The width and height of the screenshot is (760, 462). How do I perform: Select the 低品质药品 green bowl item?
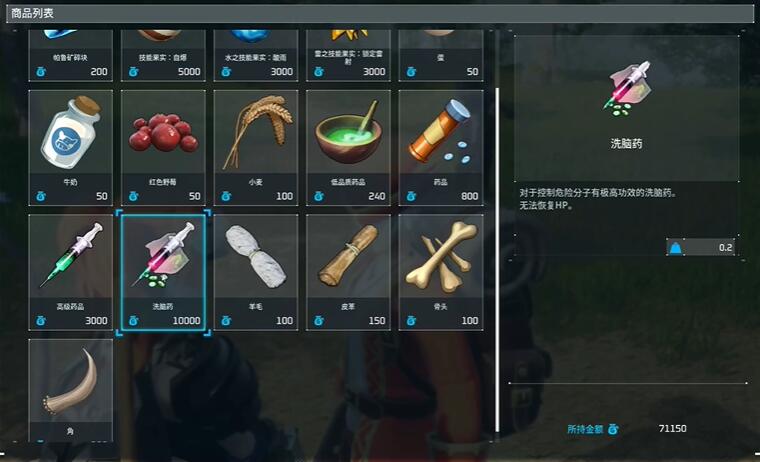point(348,146)
